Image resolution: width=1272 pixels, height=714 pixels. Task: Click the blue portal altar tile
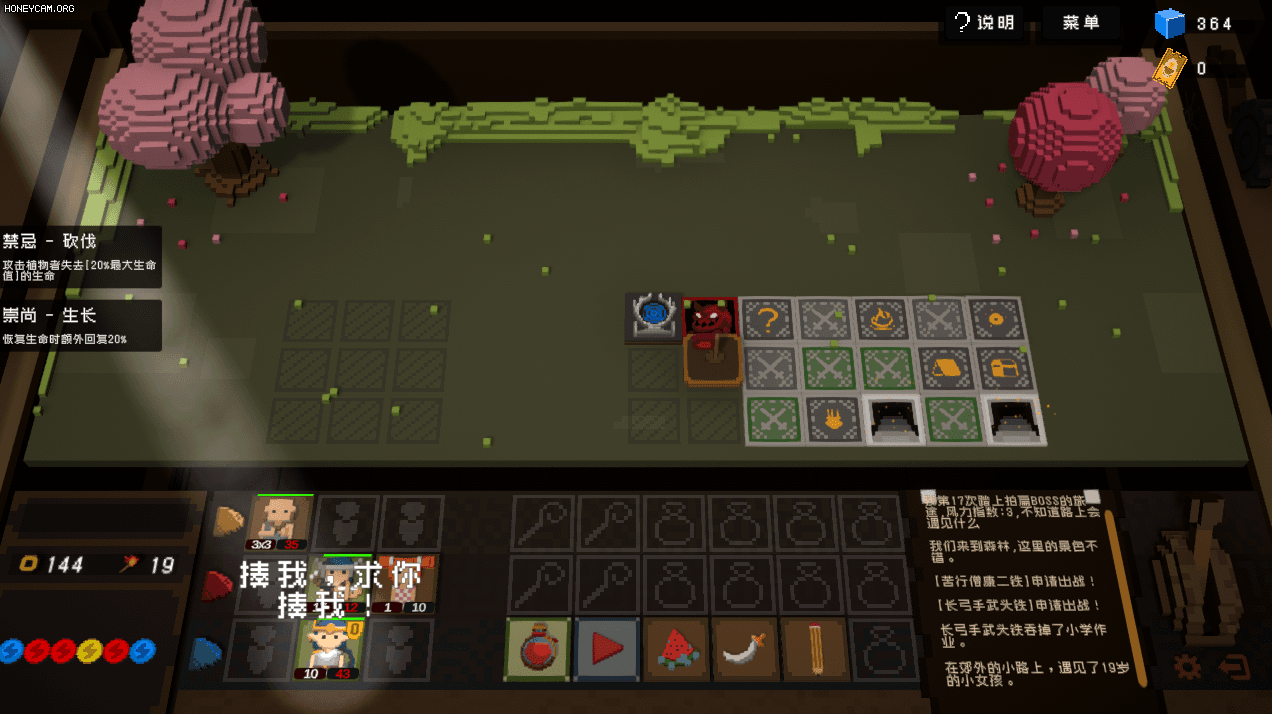pyautogui.click(x=655, y=316)
